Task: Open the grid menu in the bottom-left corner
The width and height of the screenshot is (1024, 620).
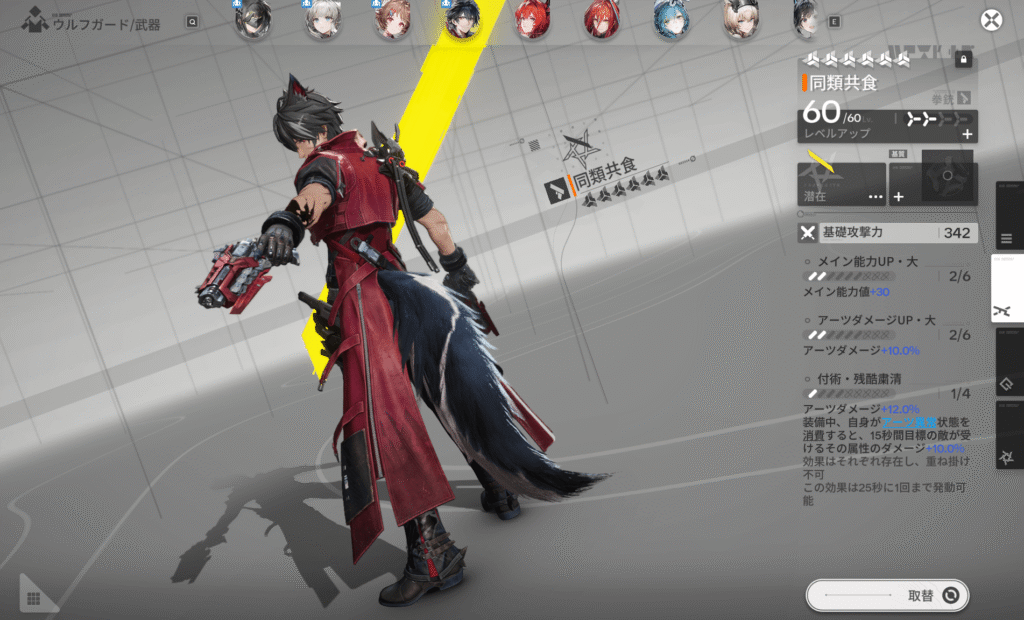Action: 33,598
